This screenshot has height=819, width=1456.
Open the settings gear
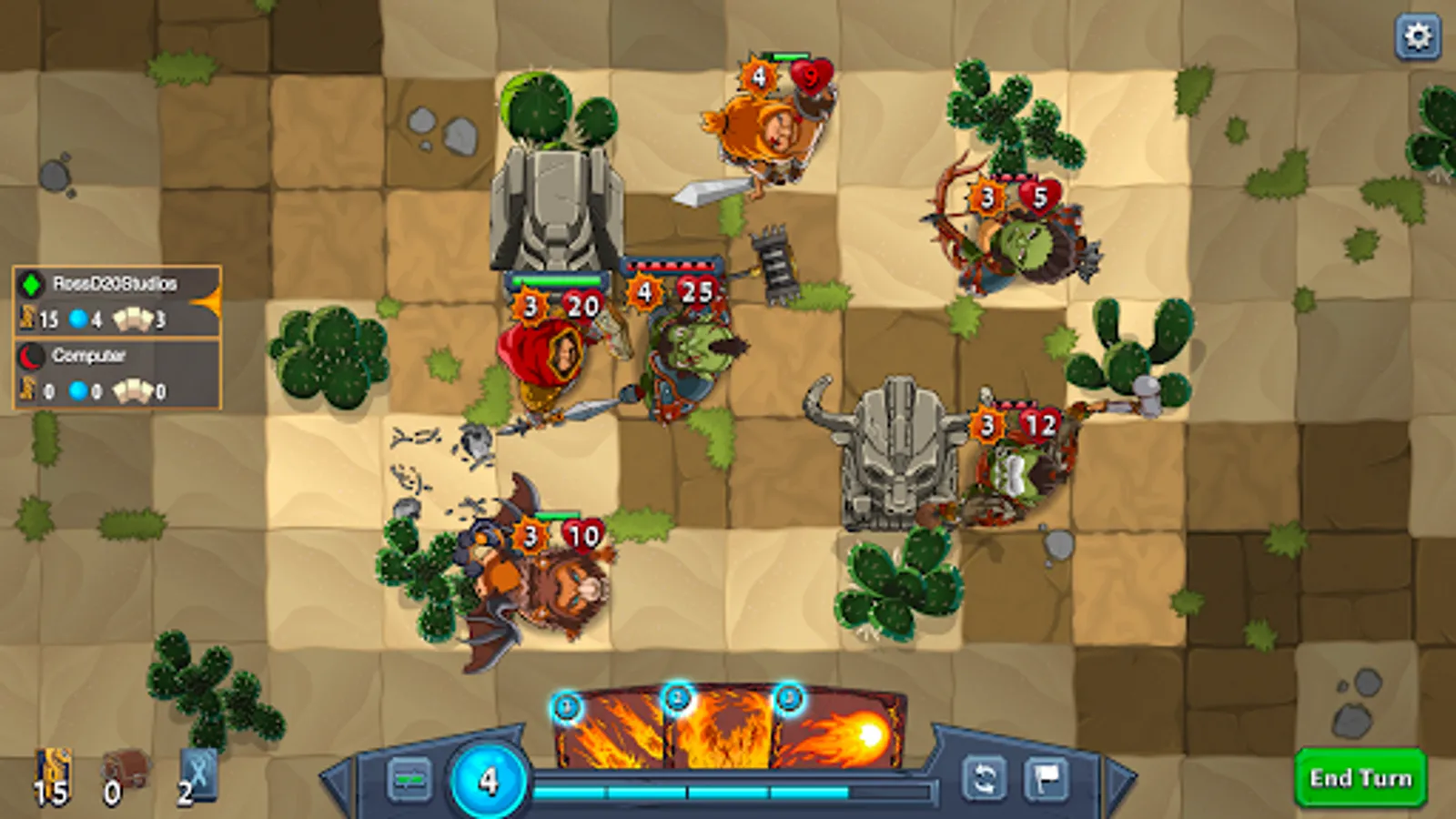1416,38
